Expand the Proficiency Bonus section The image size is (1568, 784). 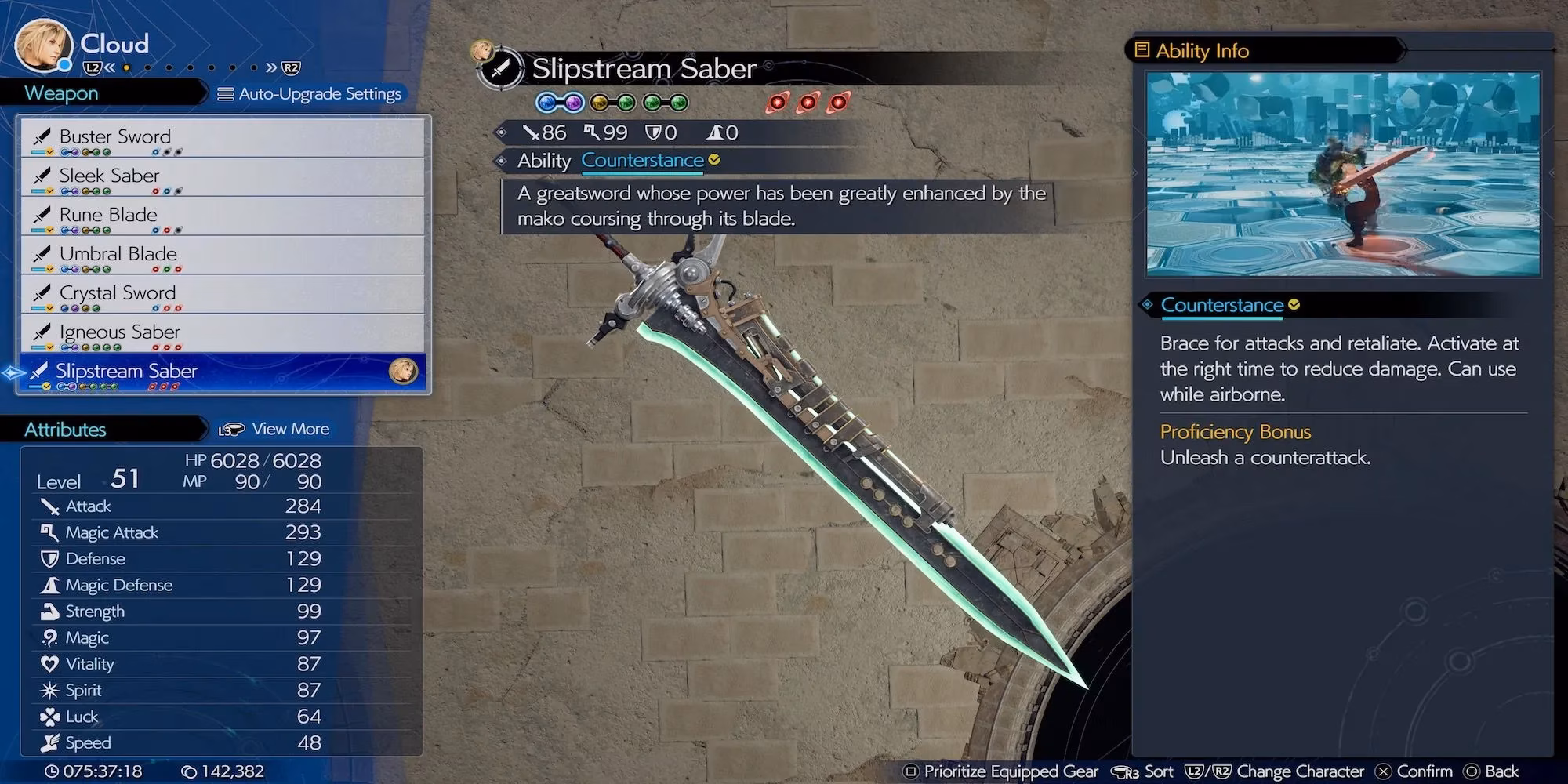(x=1236, y=432)
